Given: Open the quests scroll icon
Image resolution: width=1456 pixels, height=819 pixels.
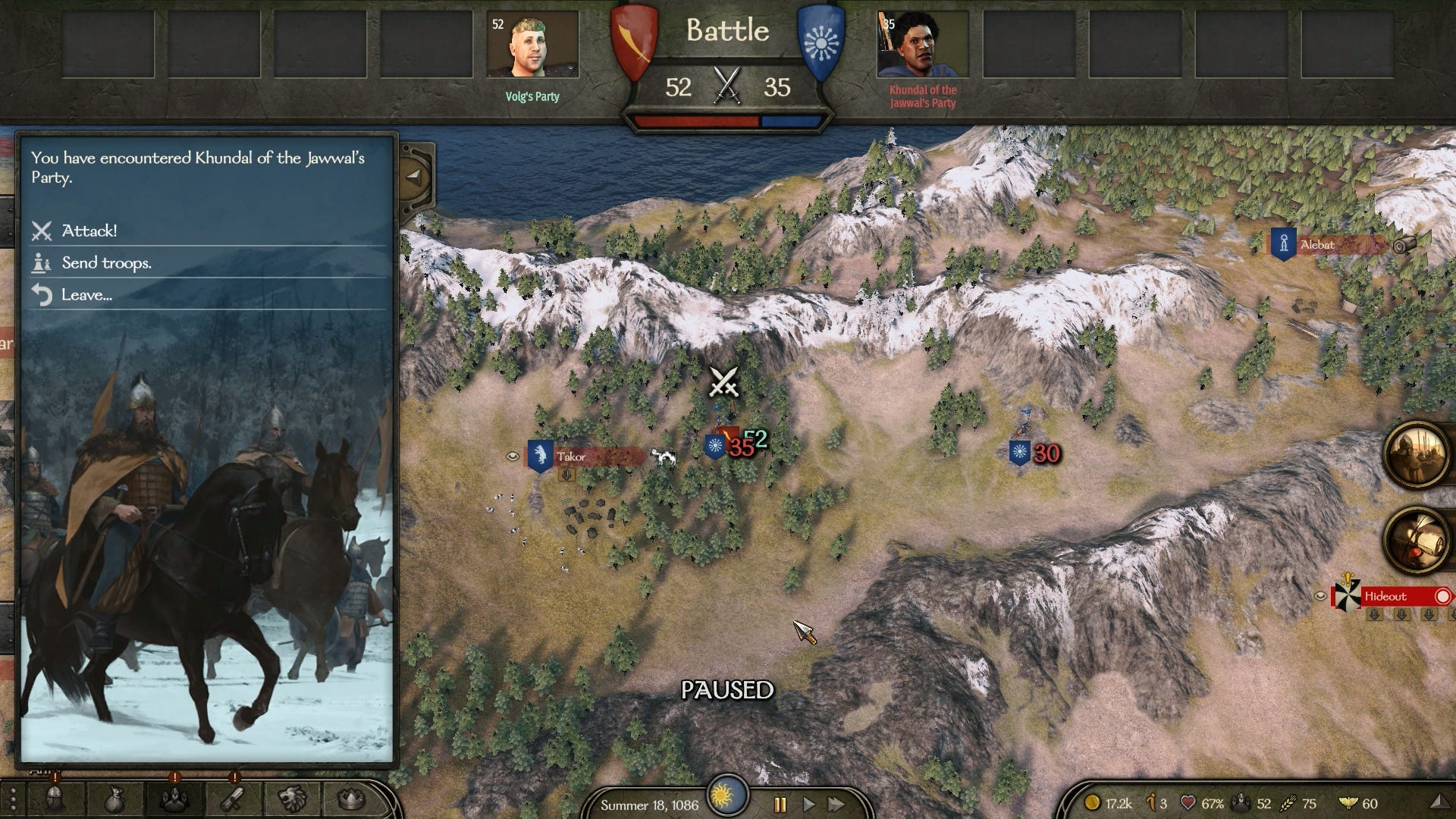Looking at the screenshot, I should pyautogui.click(x=233, y=799).
